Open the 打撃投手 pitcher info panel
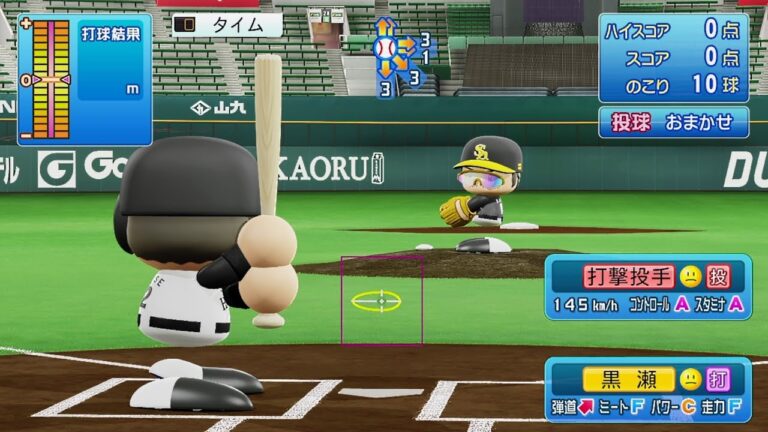Screen dimensions: 768x432 (x=648, y=286)
